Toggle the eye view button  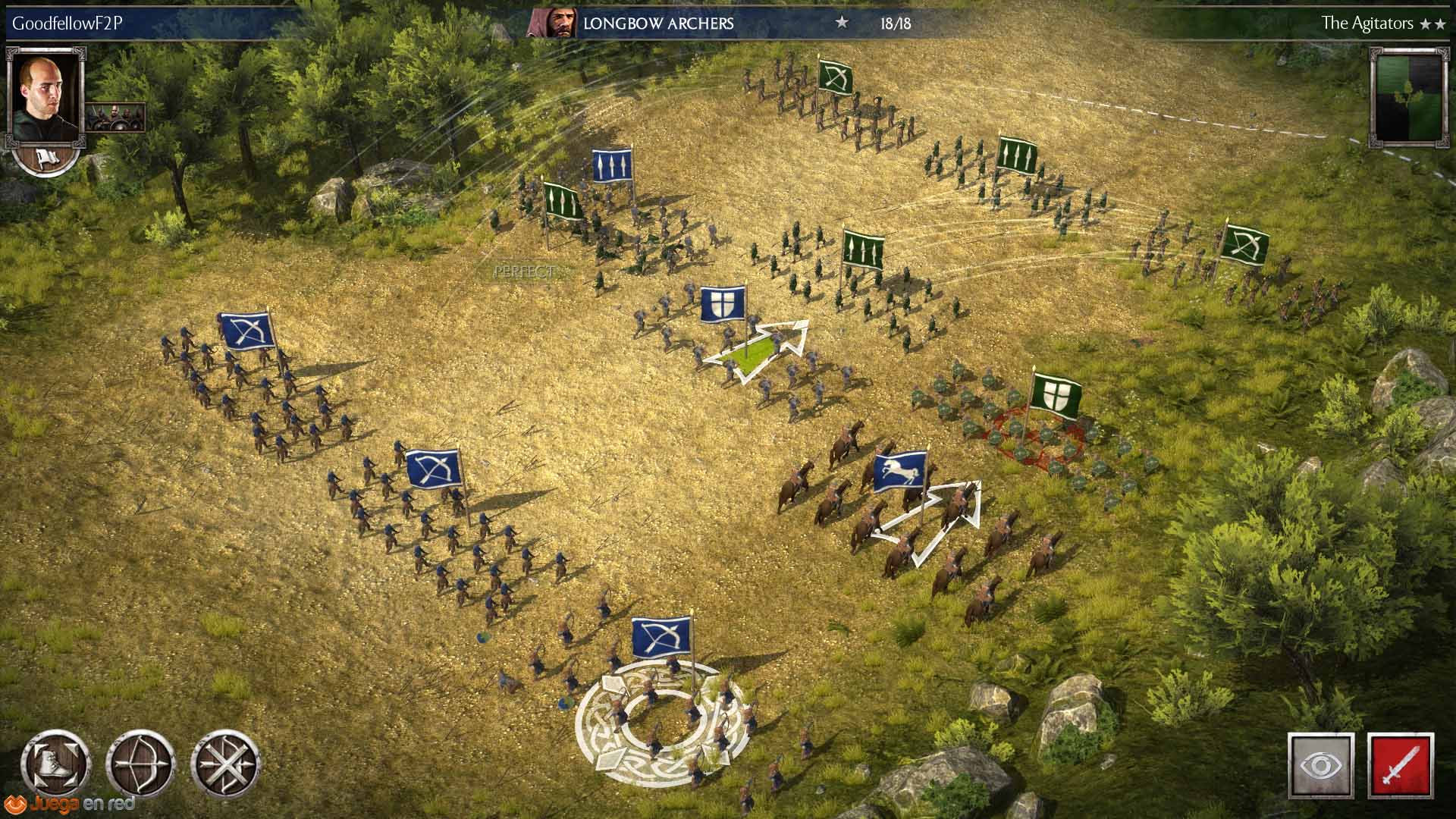point(1321,765)
